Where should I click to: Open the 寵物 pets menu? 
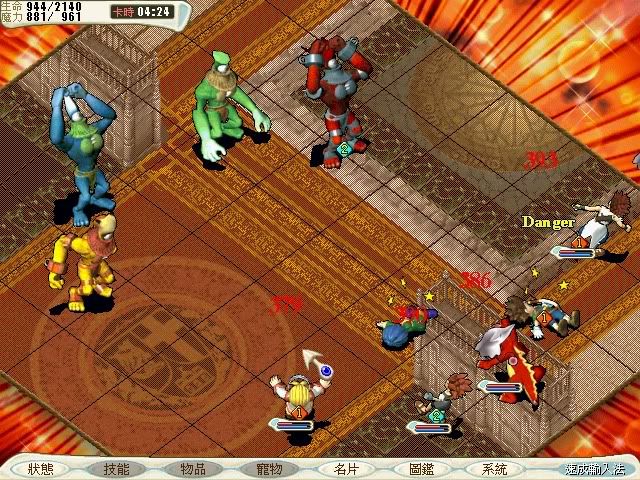269,469
